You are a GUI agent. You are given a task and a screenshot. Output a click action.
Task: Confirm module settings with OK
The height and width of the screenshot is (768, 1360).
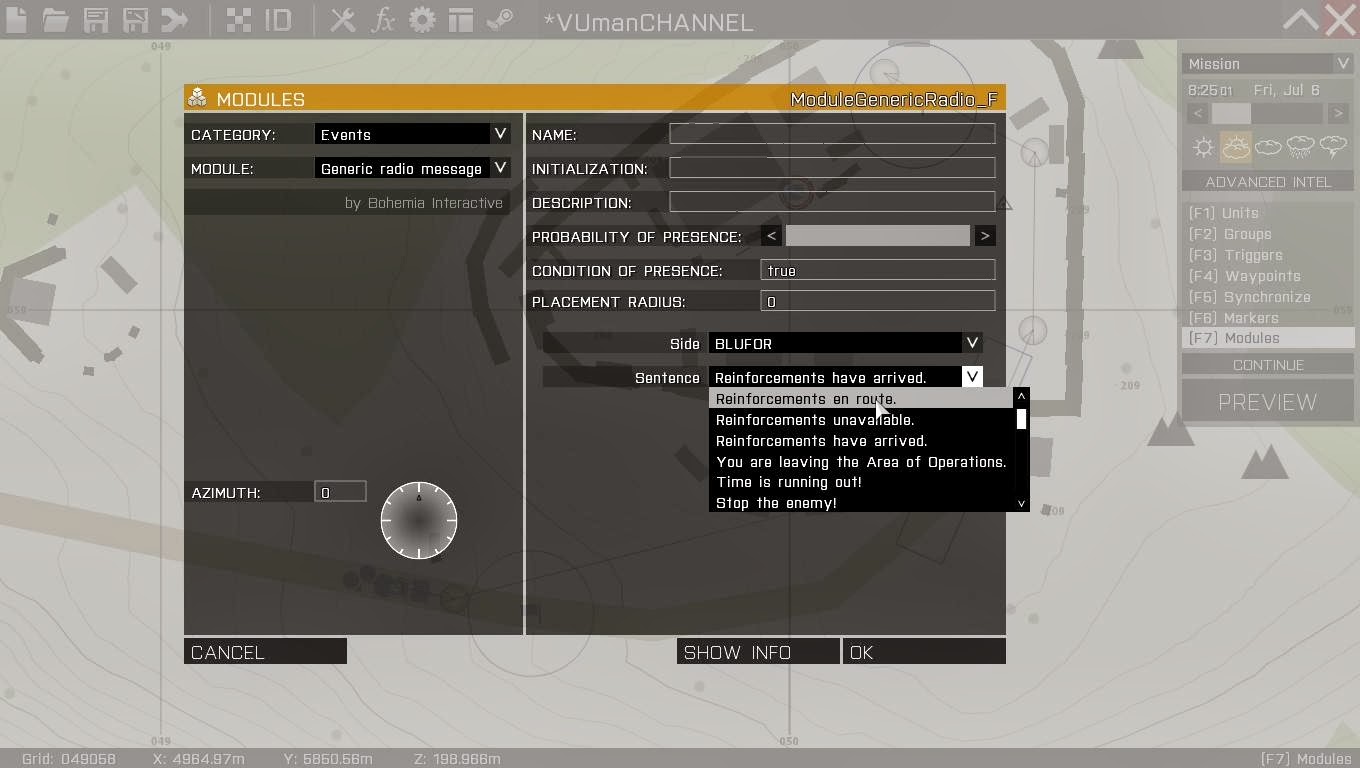pyautogui.click(x=922, y=651)
